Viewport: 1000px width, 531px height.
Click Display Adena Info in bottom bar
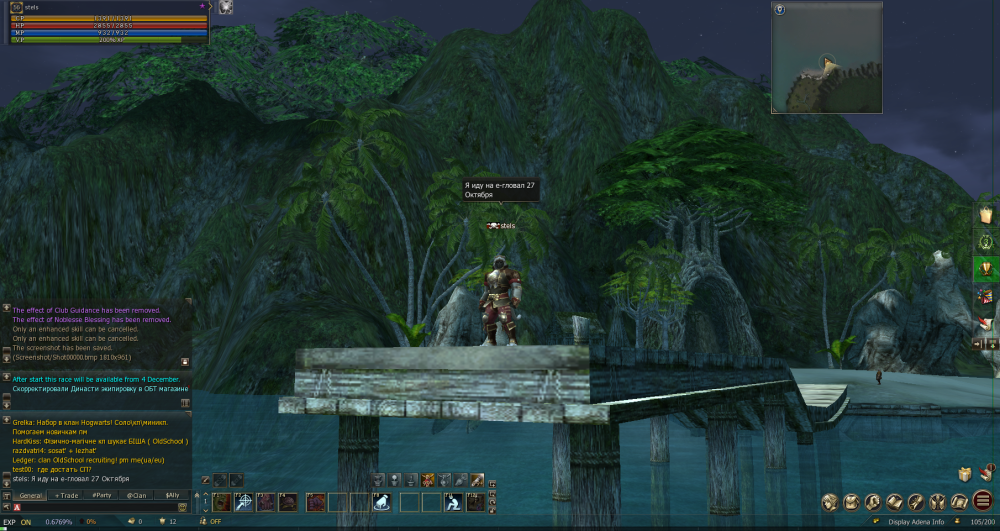(917, 521)
